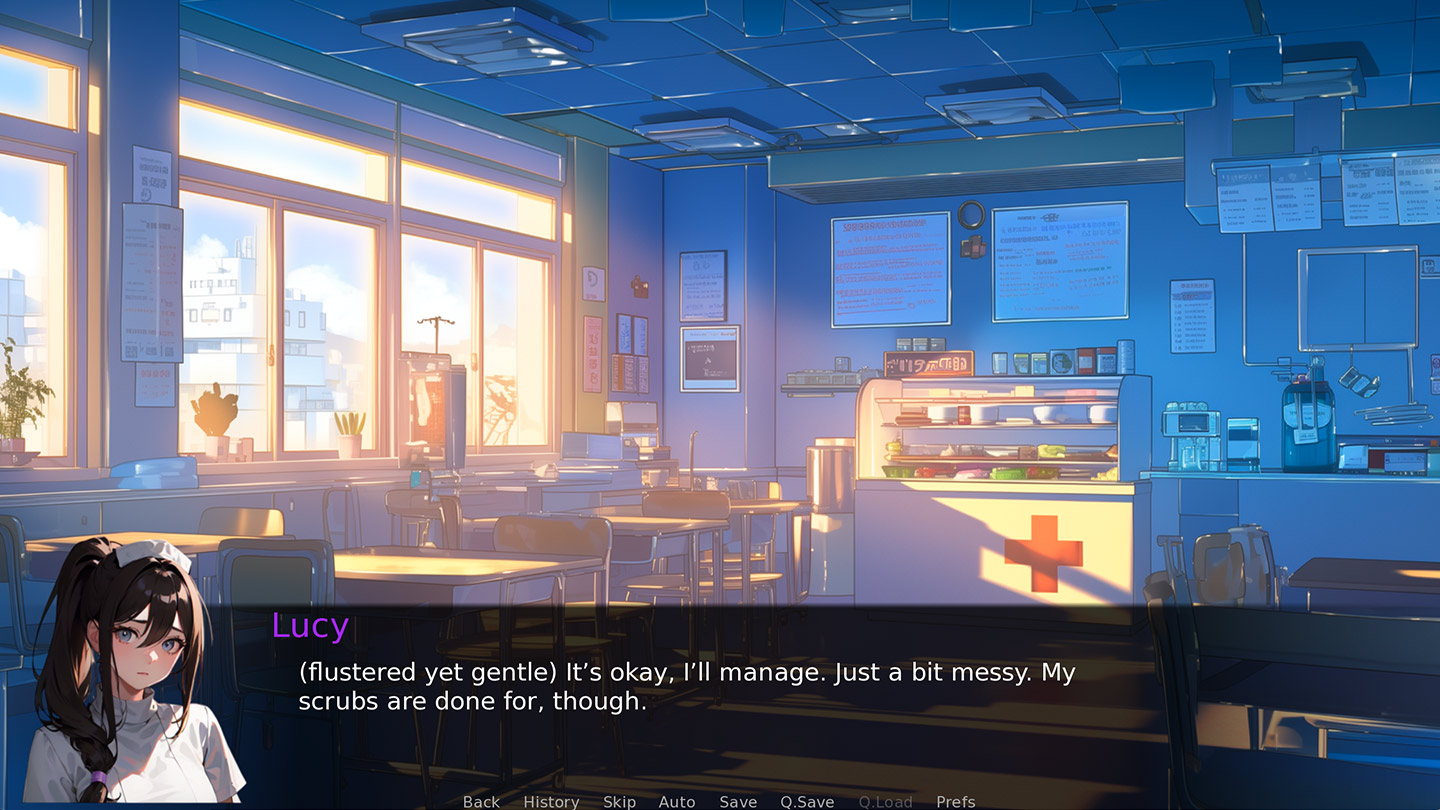1440x810 pixels.
Task: Open the Prefs settings screen
Action: click(x=956, y=801)
